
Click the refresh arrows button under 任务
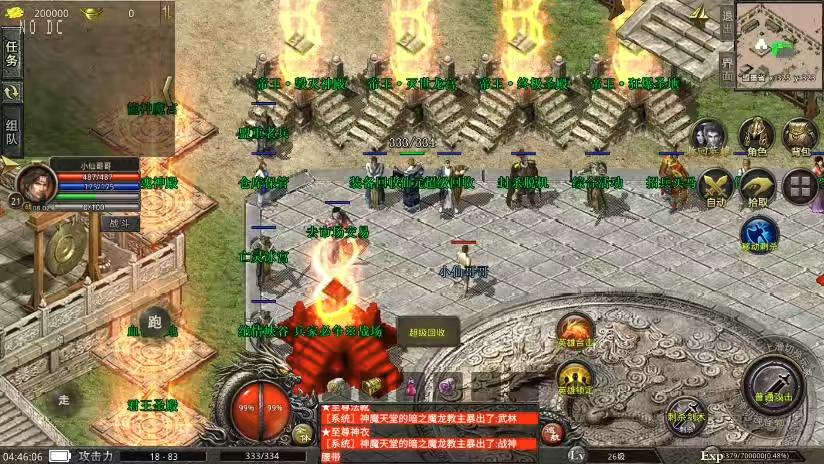coord(12,92)
